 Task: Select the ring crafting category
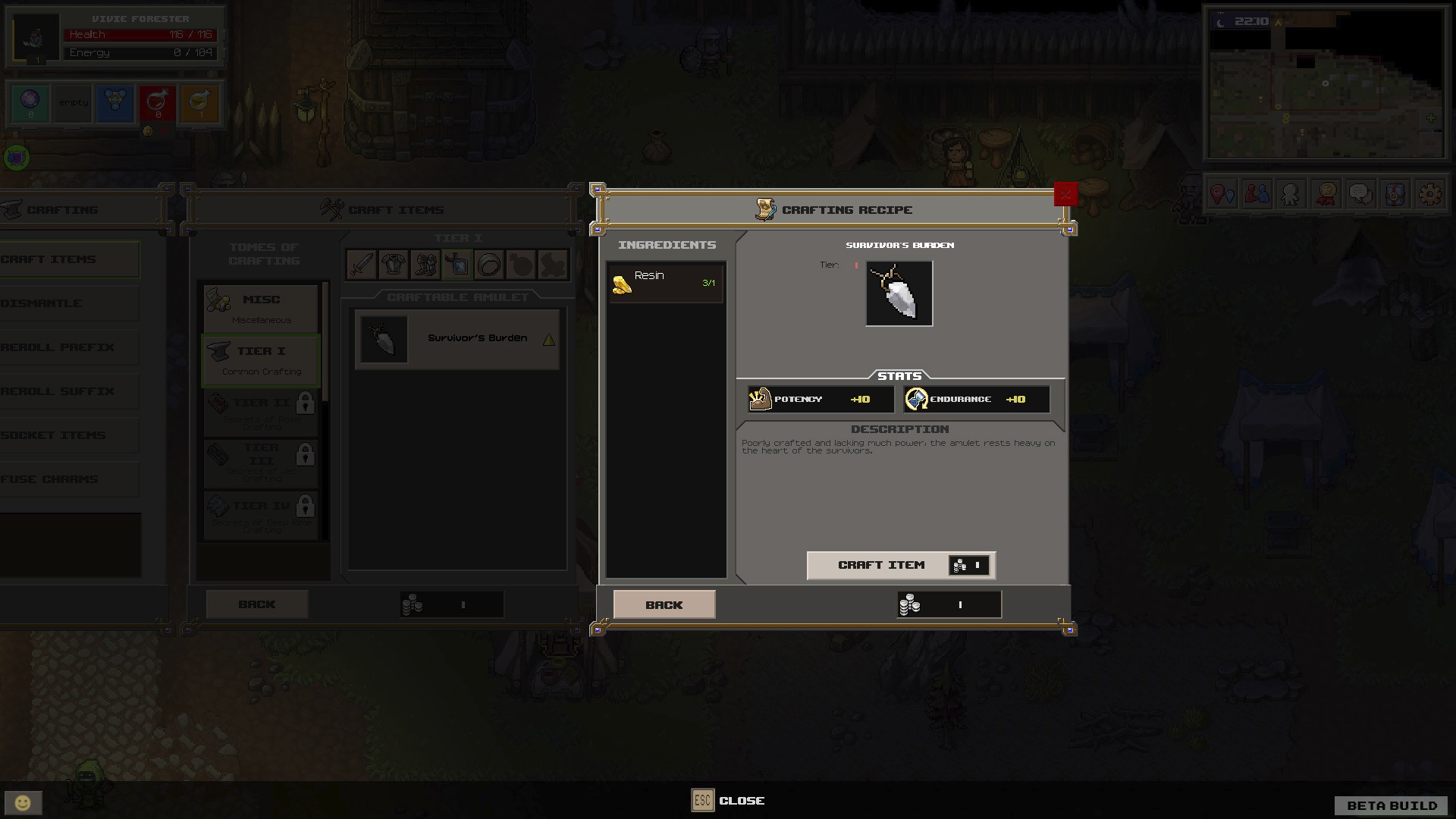click(489, 265)
